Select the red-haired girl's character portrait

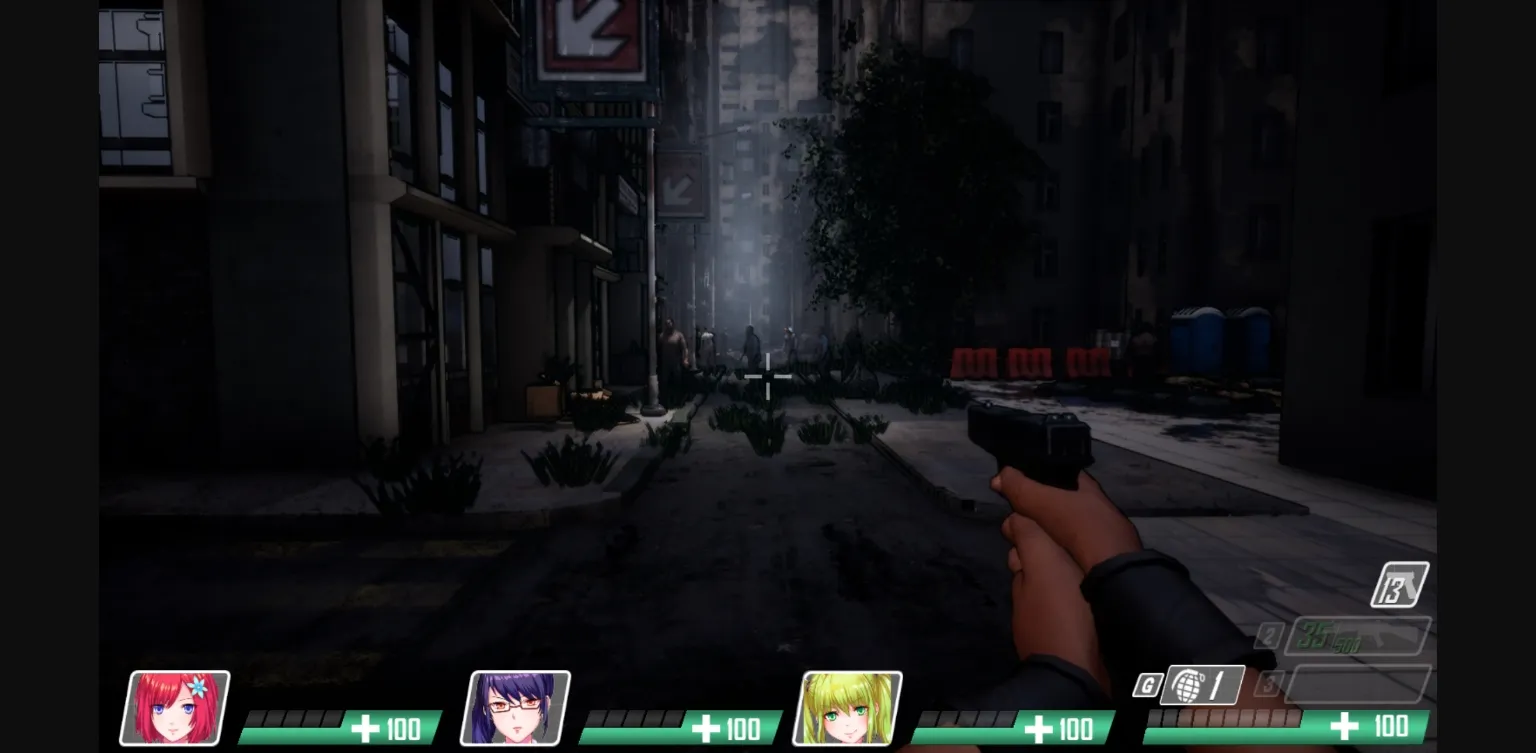178,706
